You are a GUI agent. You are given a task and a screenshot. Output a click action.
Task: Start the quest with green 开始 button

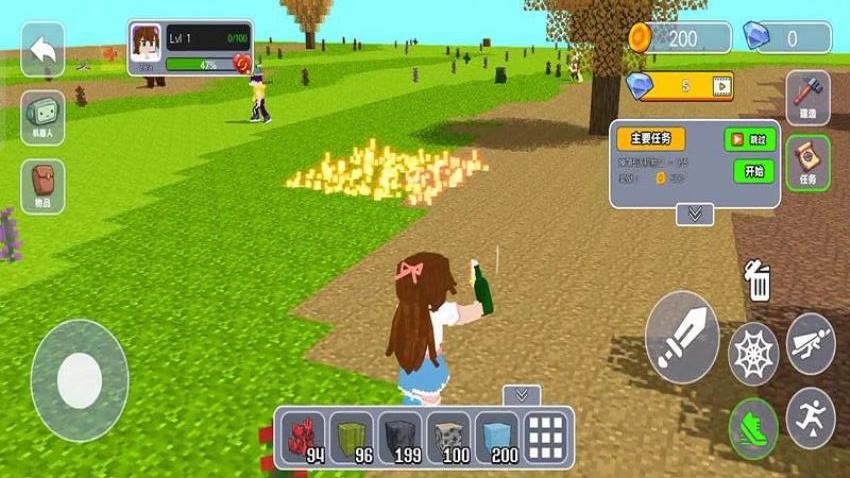tap(753, 171)
